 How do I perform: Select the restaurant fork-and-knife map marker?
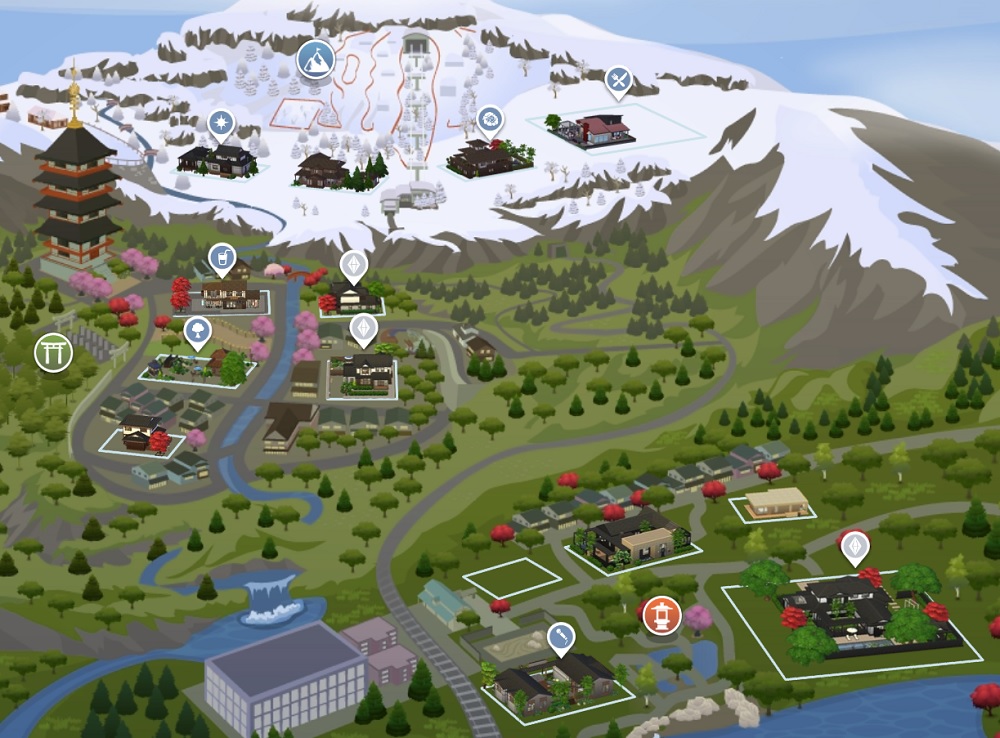[619, 81]
